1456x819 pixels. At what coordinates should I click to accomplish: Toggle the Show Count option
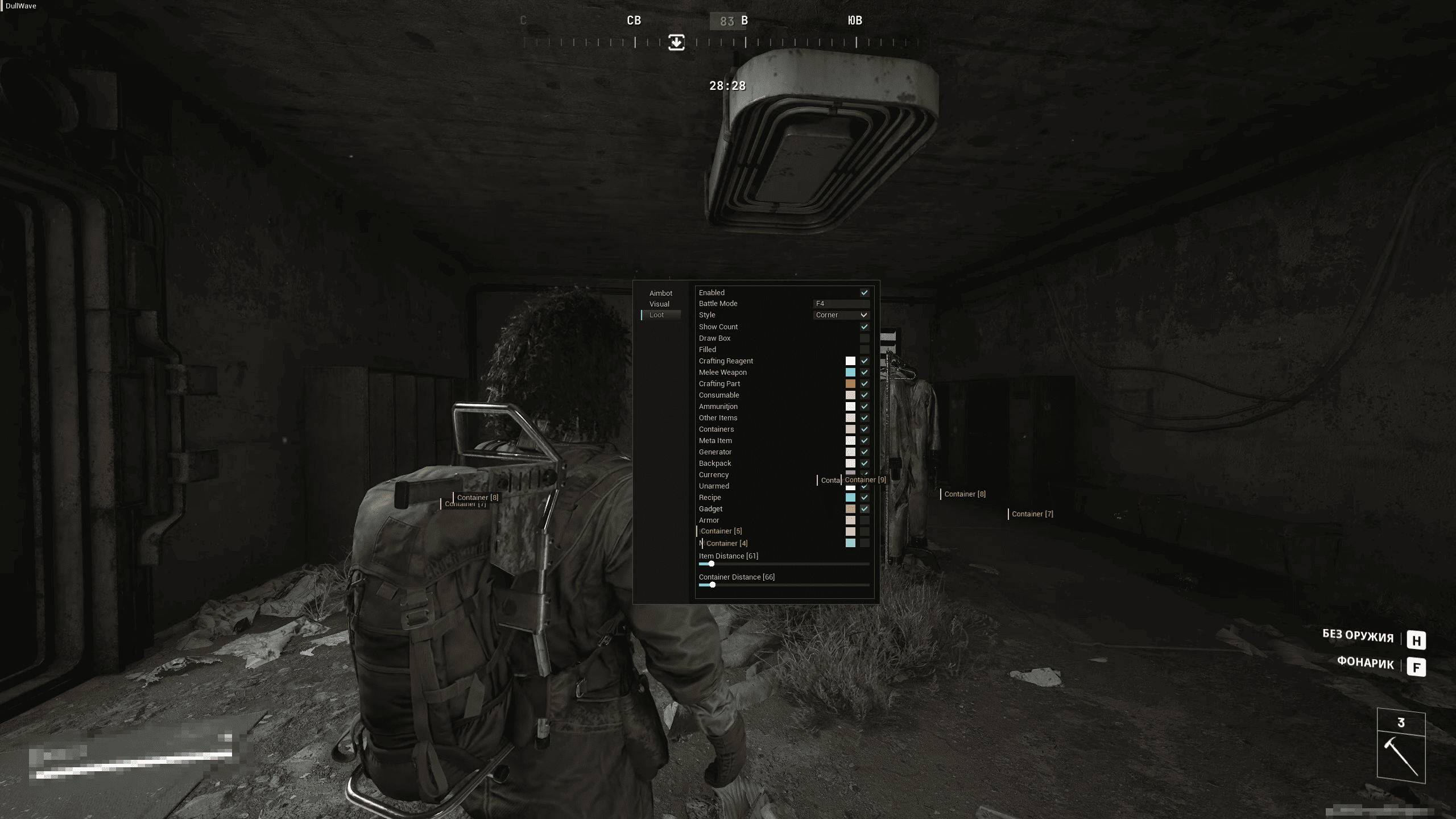tap(864, 326)
